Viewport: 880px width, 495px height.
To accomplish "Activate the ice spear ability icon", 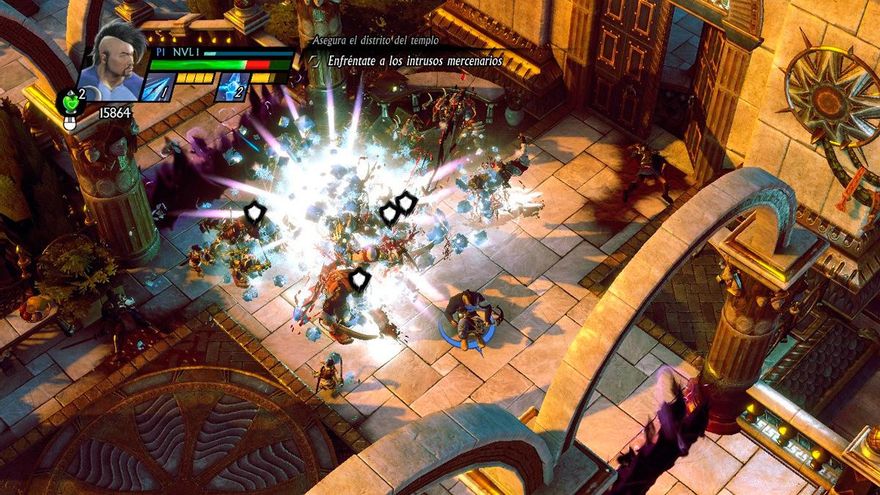I will 158,88.
